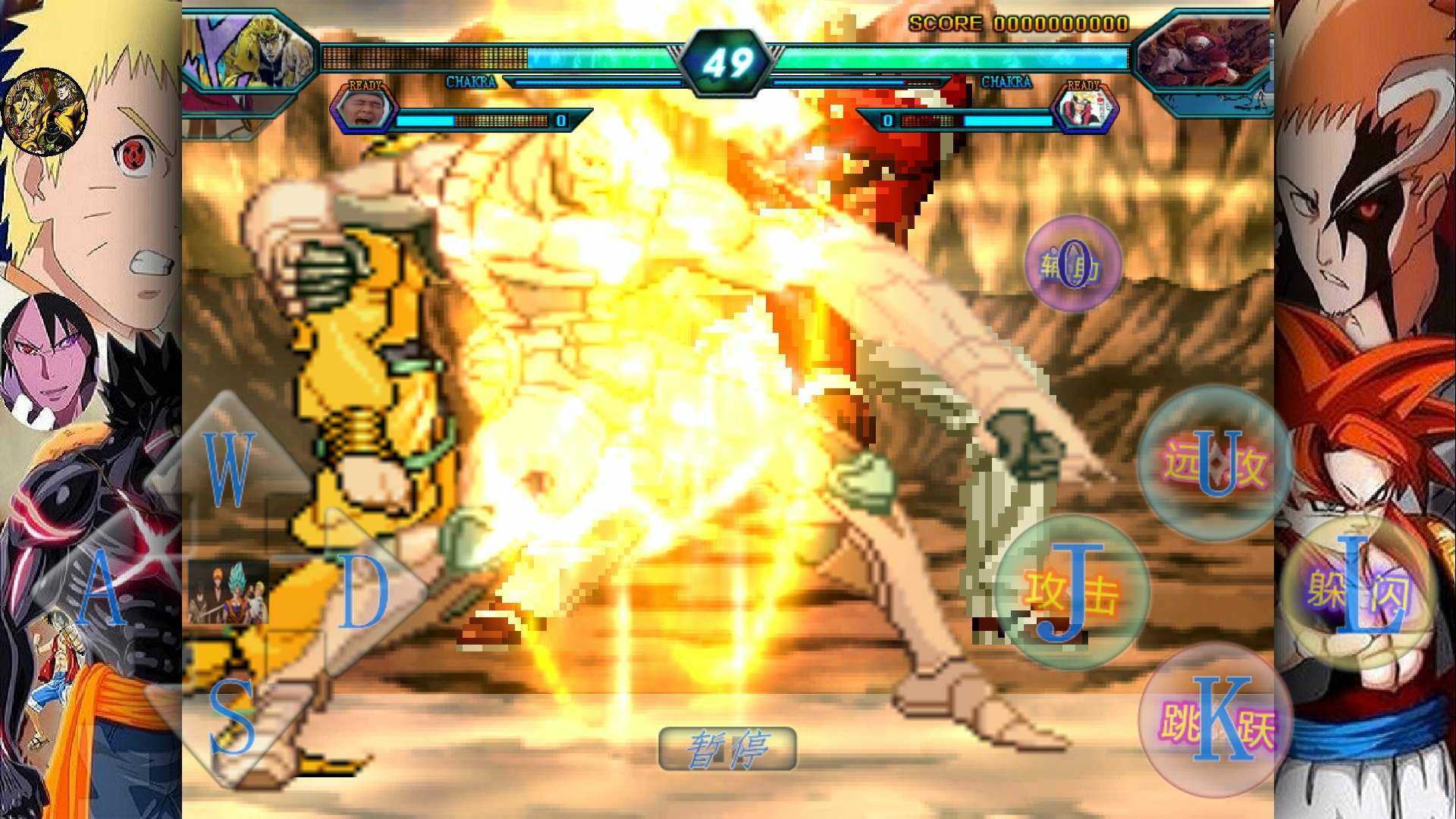Image resolution: width=1456 pixels, height=819 pixels.
Task: Click the round timer showing 49
Action: [728, 61]
